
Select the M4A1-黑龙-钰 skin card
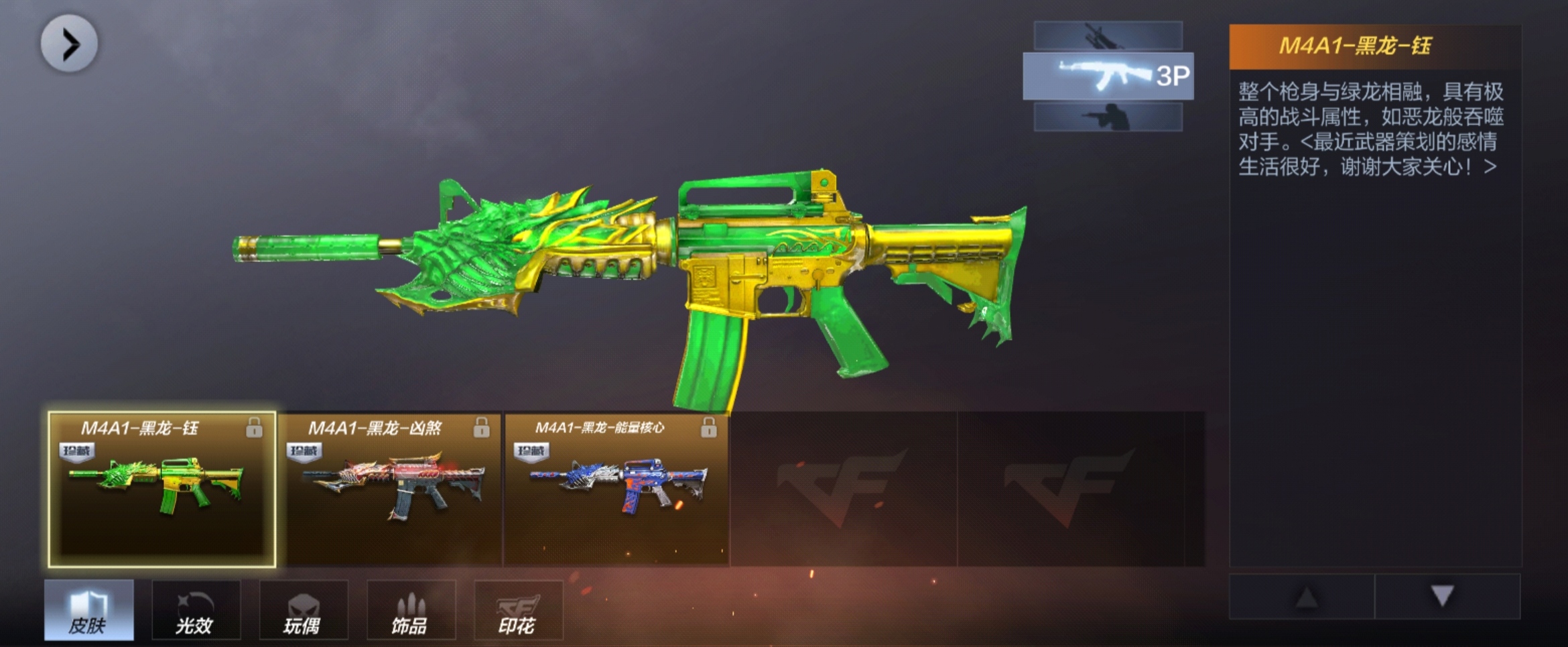(161, 489)
